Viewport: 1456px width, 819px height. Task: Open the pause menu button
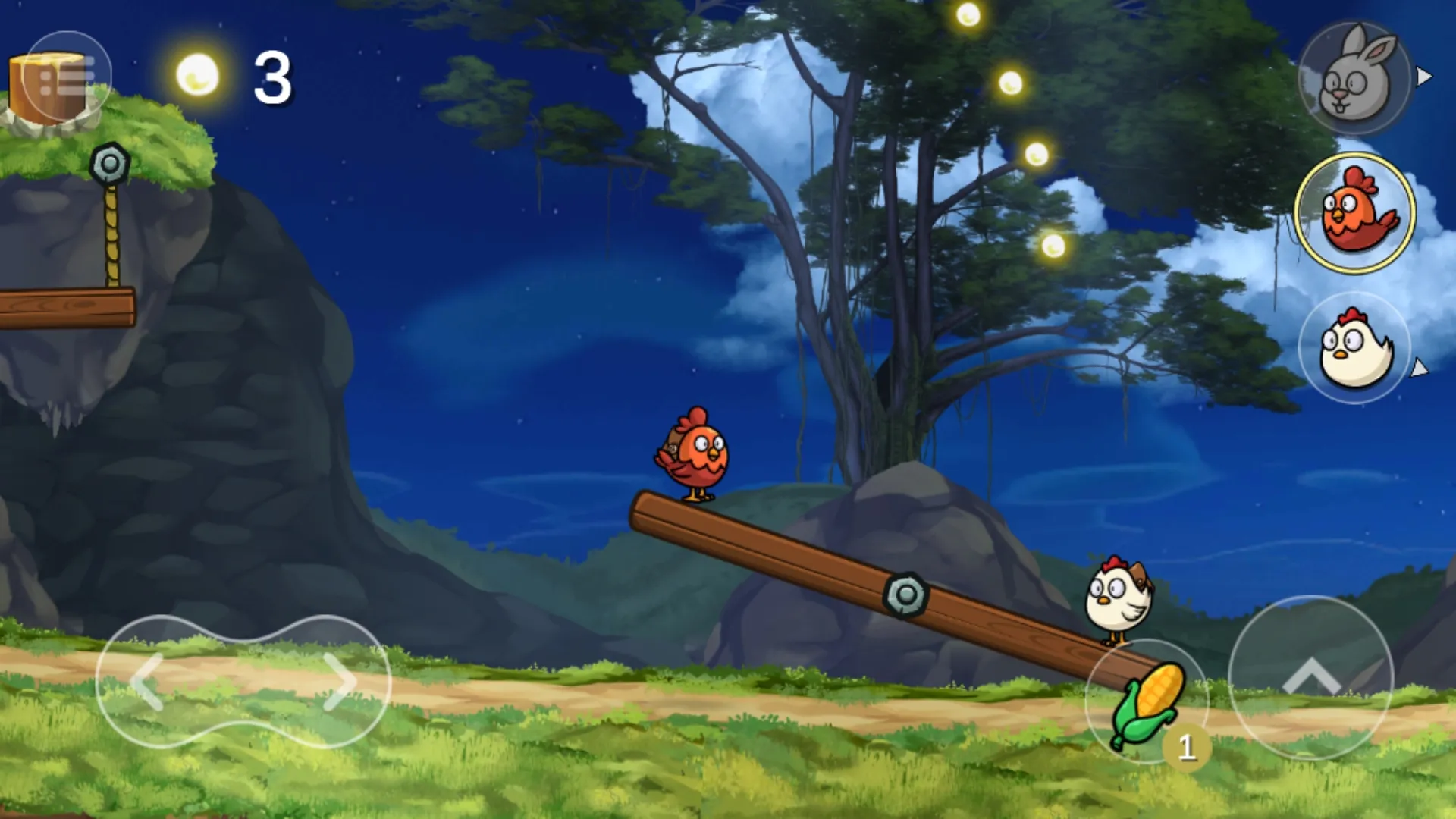tap(67, 76)
